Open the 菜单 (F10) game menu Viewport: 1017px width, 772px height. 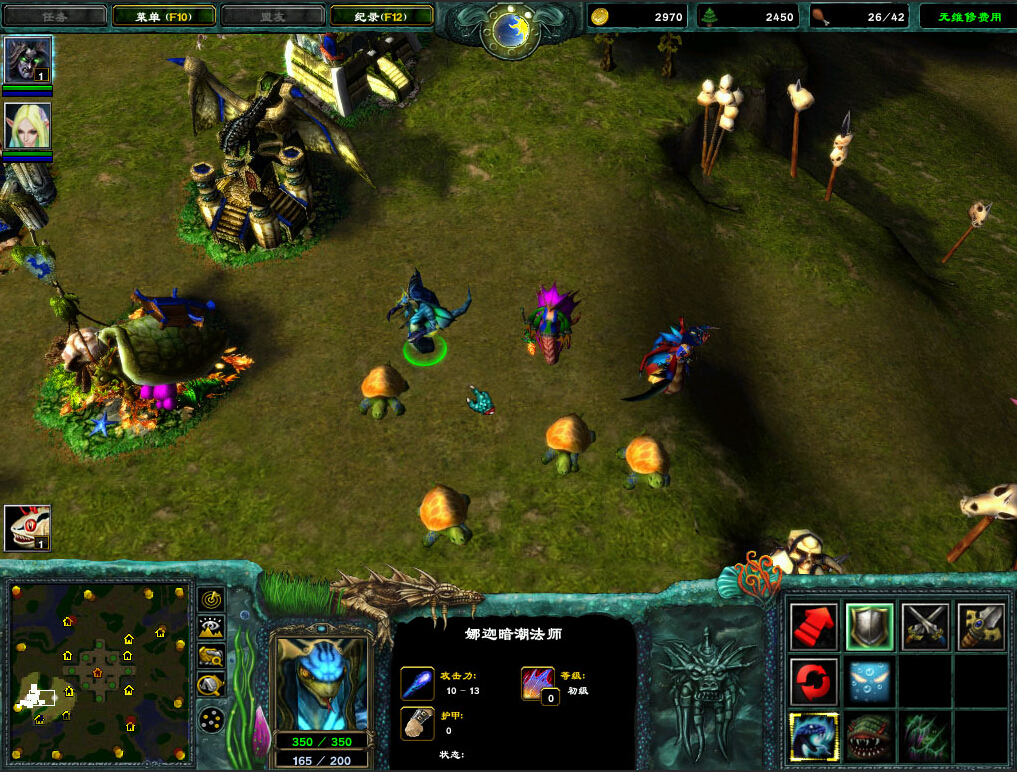tap(164, 16)
